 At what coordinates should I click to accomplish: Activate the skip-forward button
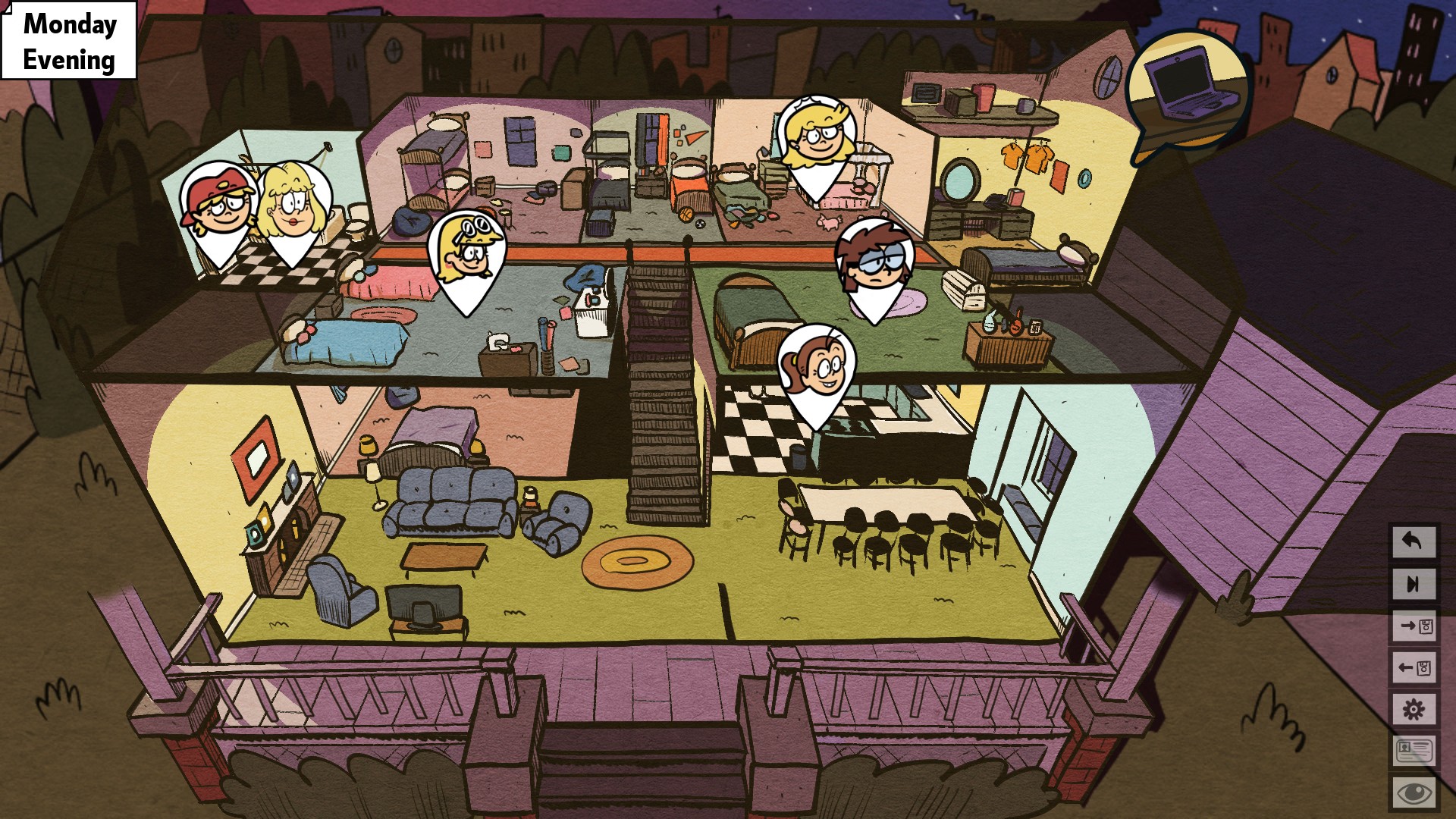1413,584
